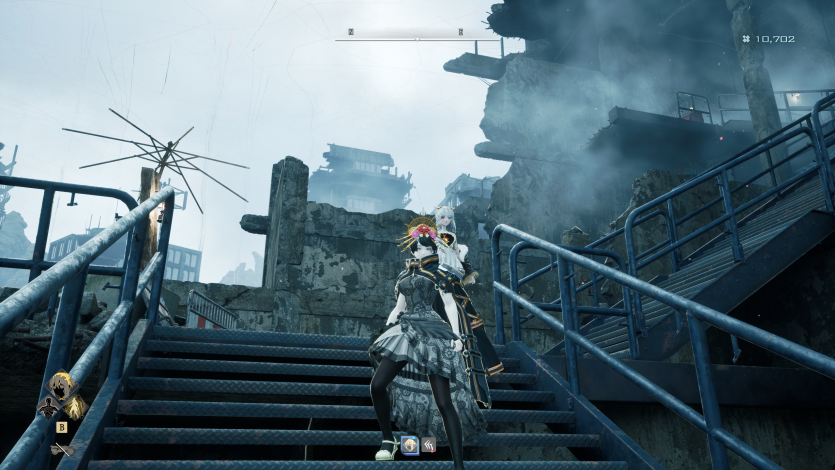This screenshot has height=470, width=835.
Task: Click the blue-framed character buff icon
Action: tap(410, 444)
